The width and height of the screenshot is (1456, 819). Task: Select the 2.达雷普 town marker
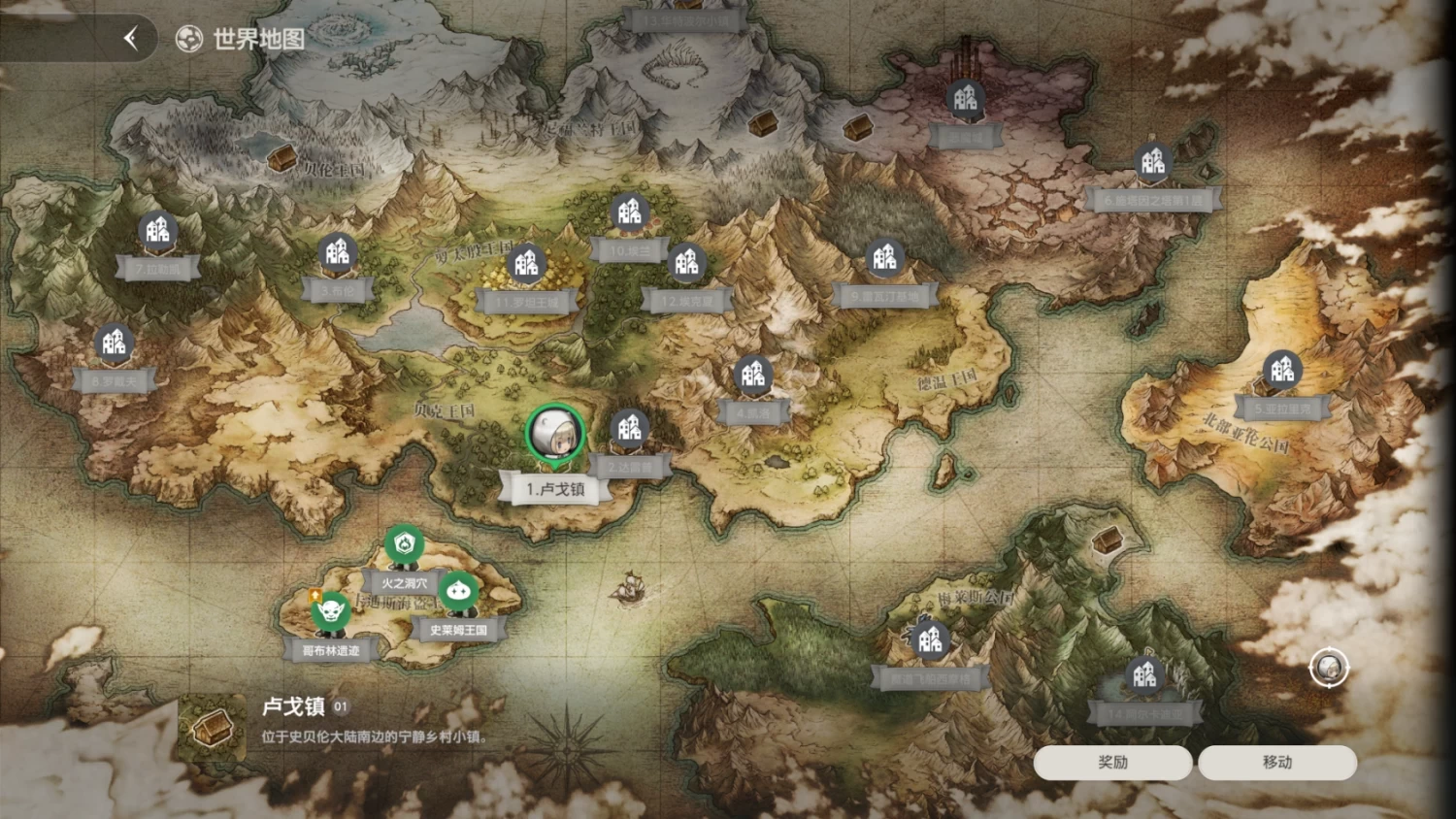(629, 430)
